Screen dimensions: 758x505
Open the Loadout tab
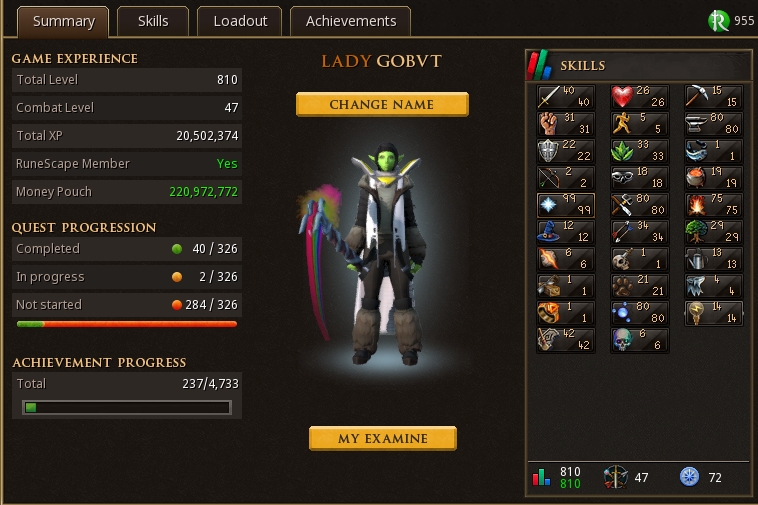240,21
